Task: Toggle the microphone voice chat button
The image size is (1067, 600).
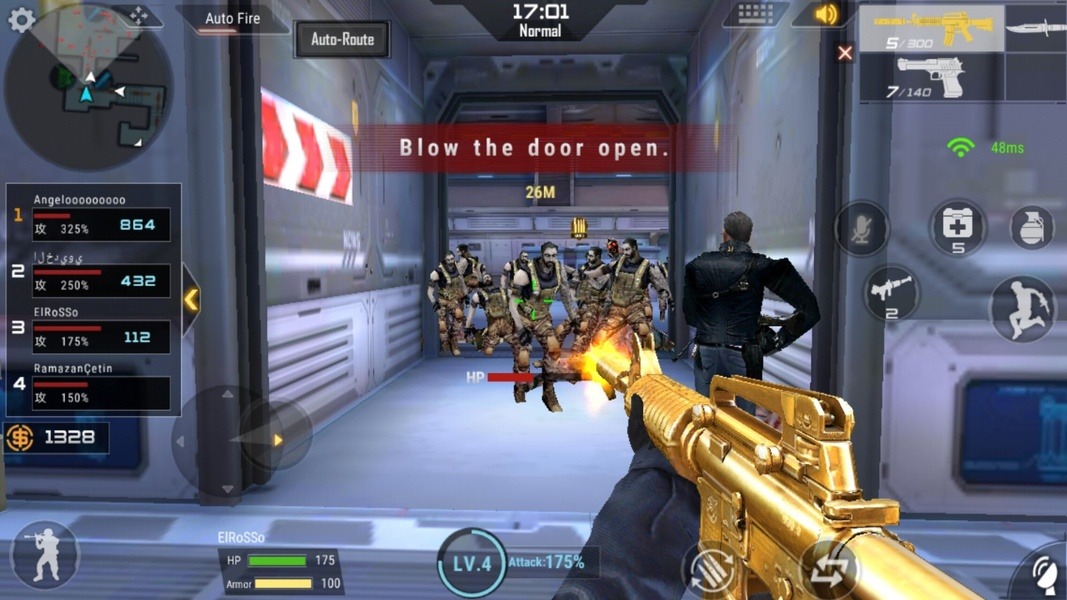Action: [861, 229]
